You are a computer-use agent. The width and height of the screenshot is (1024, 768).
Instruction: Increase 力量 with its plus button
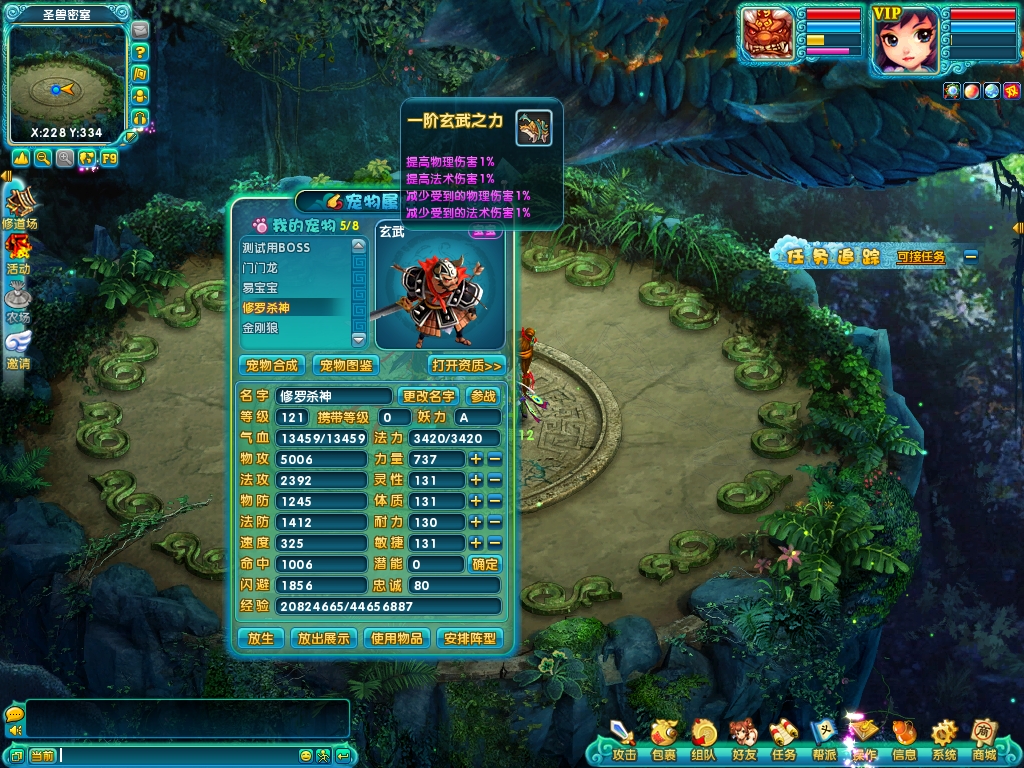coord(477,459)
